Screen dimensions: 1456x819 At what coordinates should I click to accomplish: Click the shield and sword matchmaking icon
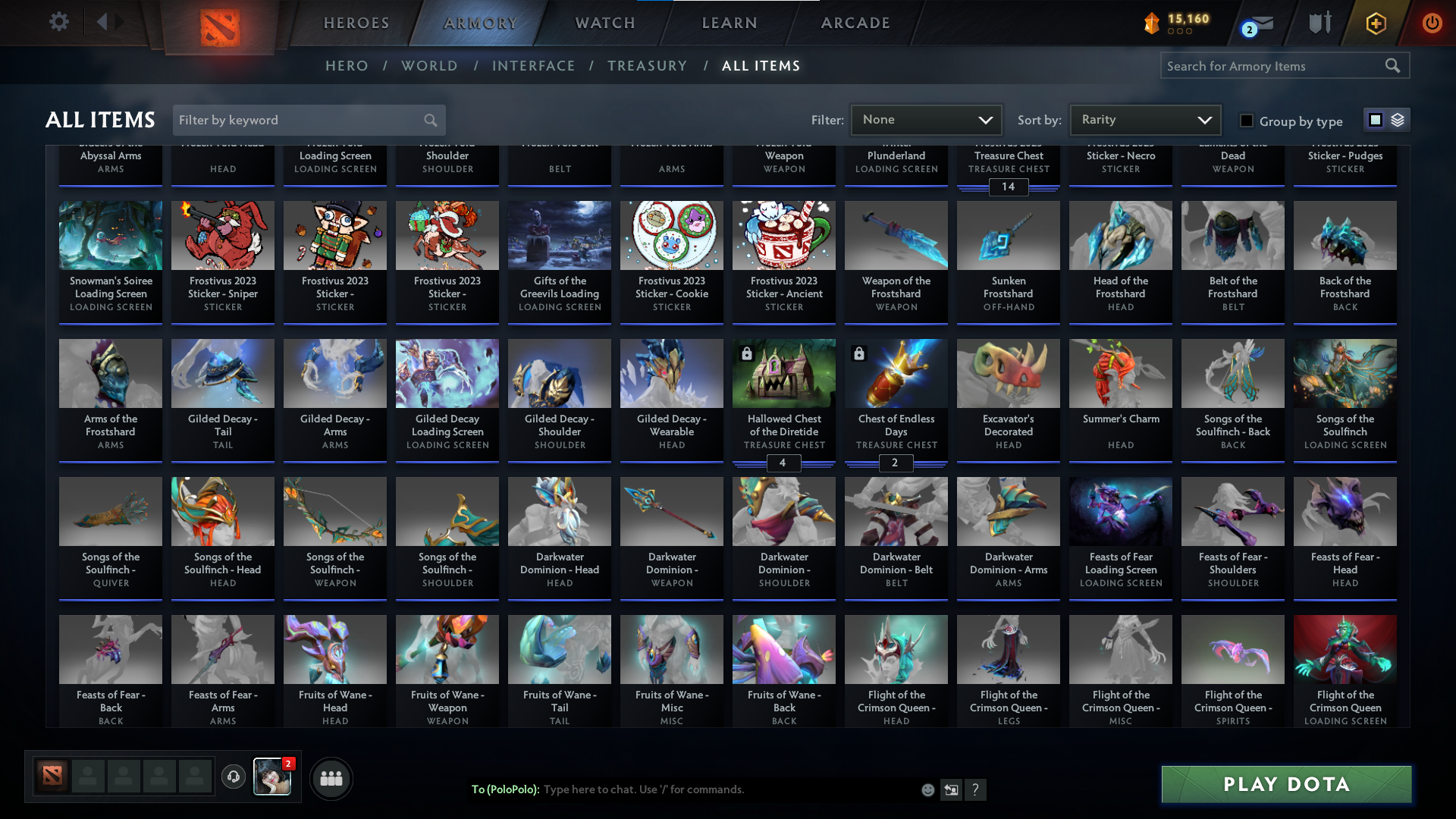click(x=1319, y=23)
